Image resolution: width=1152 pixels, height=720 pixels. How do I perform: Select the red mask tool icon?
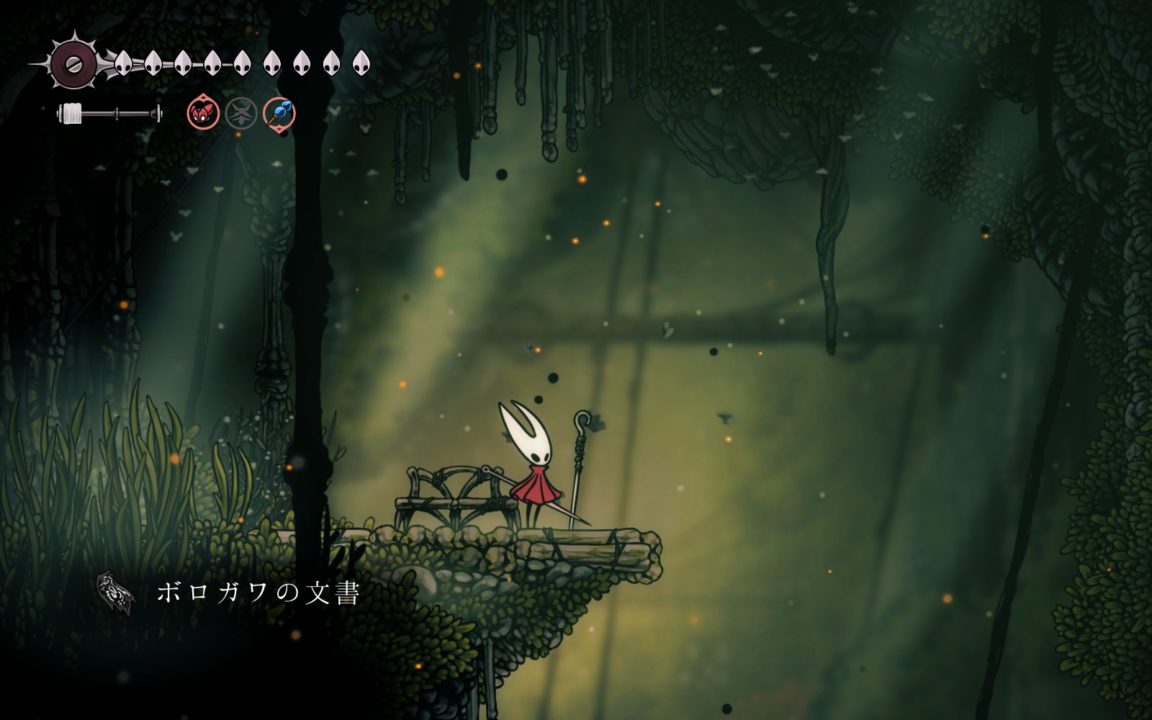[203, 112]
